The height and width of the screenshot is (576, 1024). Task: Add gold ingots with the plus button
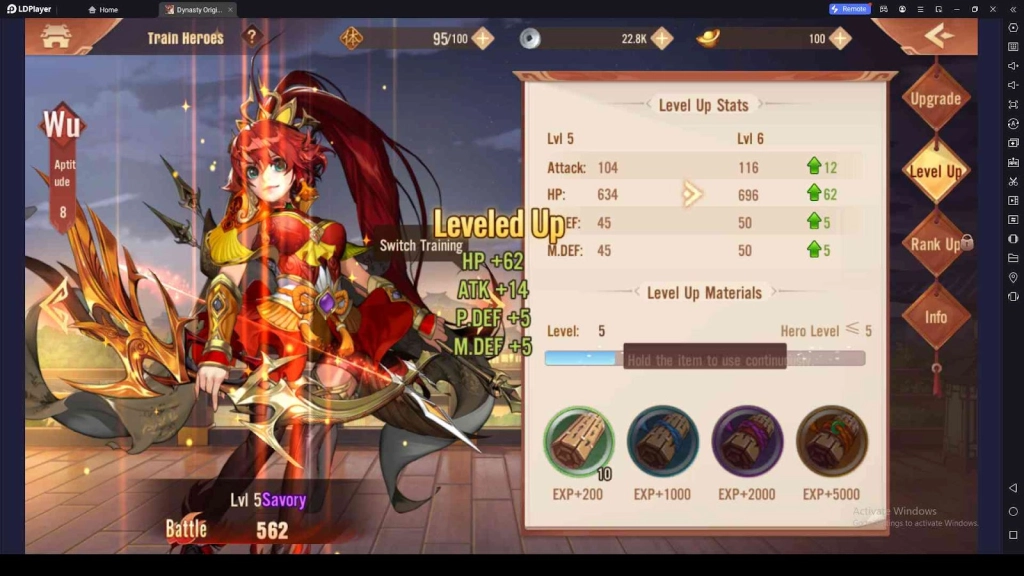(840, 39)
